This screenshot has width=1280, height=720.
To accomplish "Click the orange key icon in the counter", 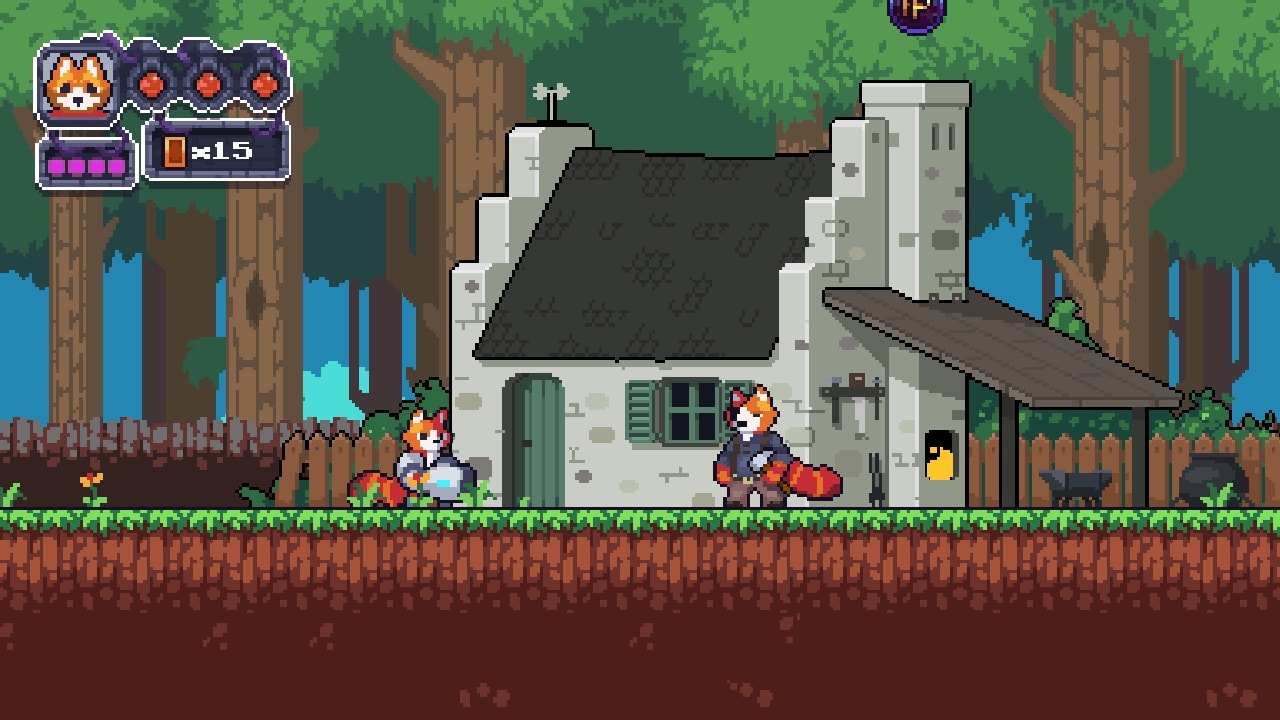I will pos(174,152).
